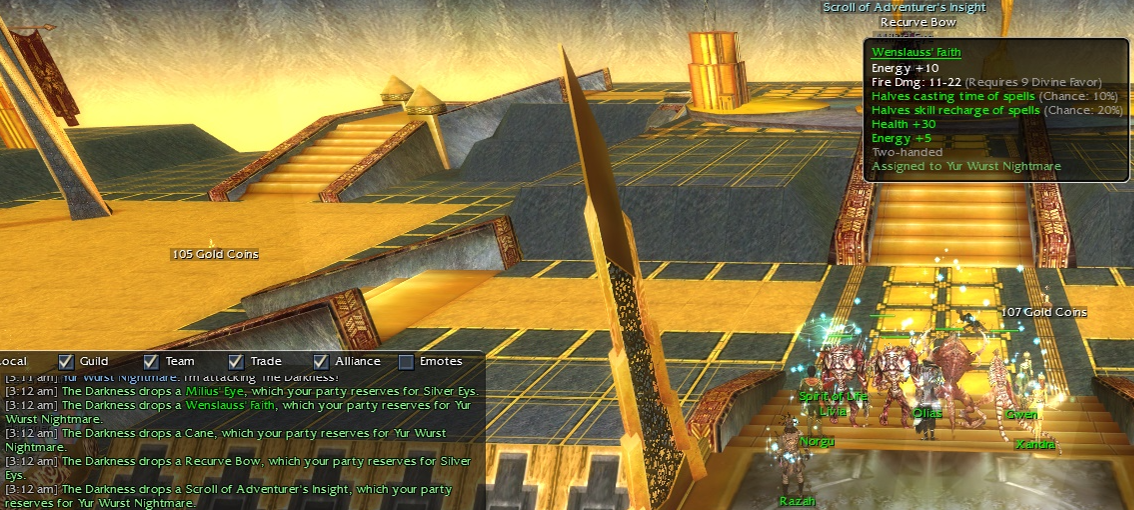
Task: Enable the Emotes chat checkbox
Action: 407,361
